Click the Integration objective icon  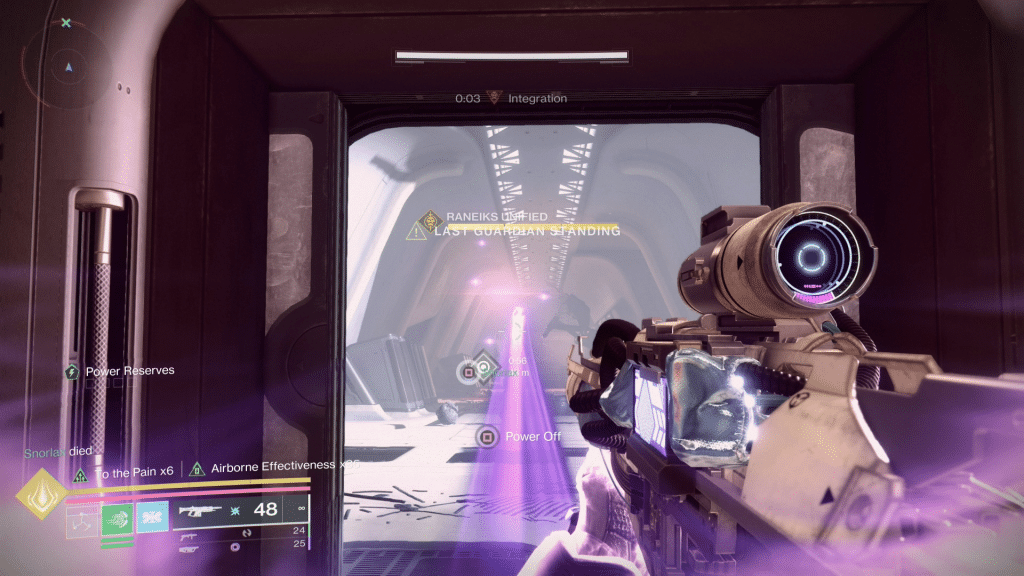[x=494, y=98]
